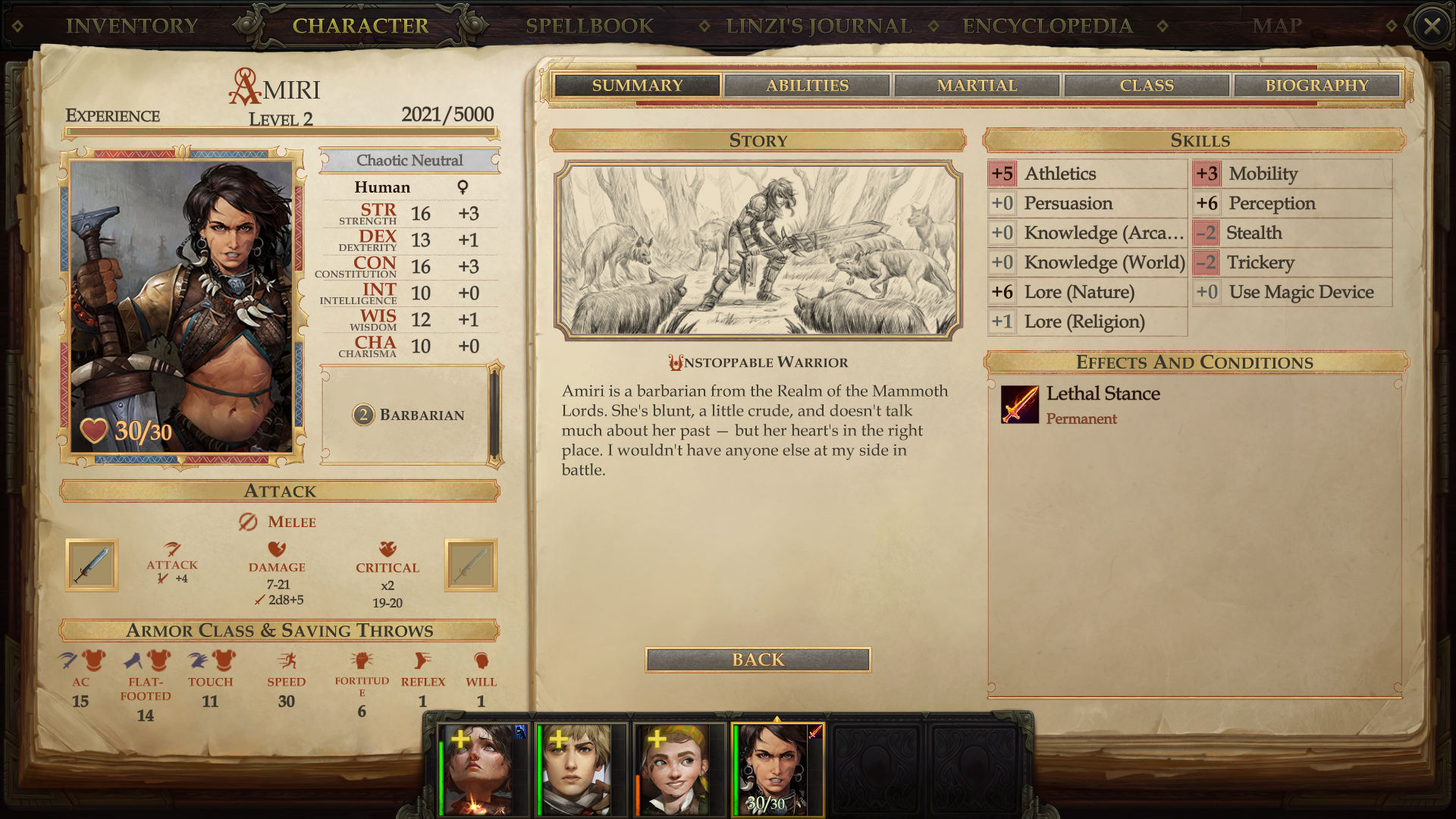View the Biography tab
The width and height of the screenshot is (1456, 819).
pos(1316,86)
